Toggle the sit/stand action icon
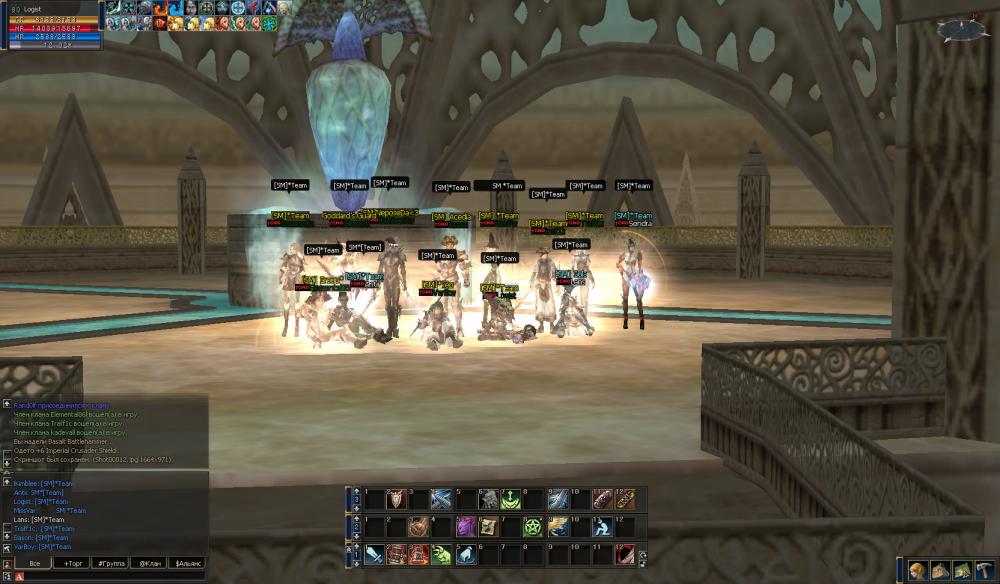The image size is (1000, 584). 603,526
